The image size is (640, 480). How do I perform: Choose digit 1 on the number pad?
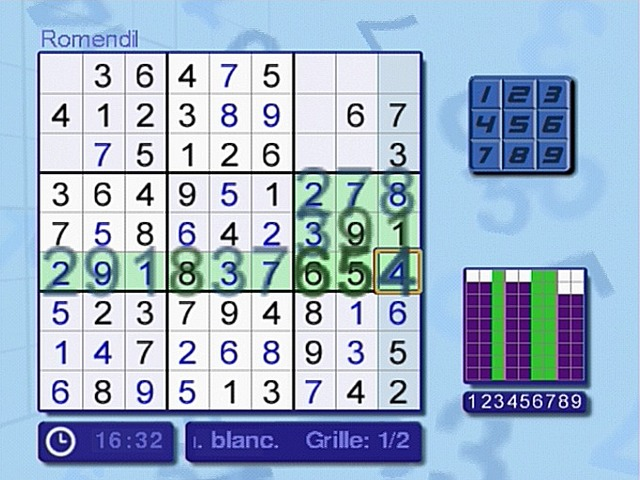[486, 96]
